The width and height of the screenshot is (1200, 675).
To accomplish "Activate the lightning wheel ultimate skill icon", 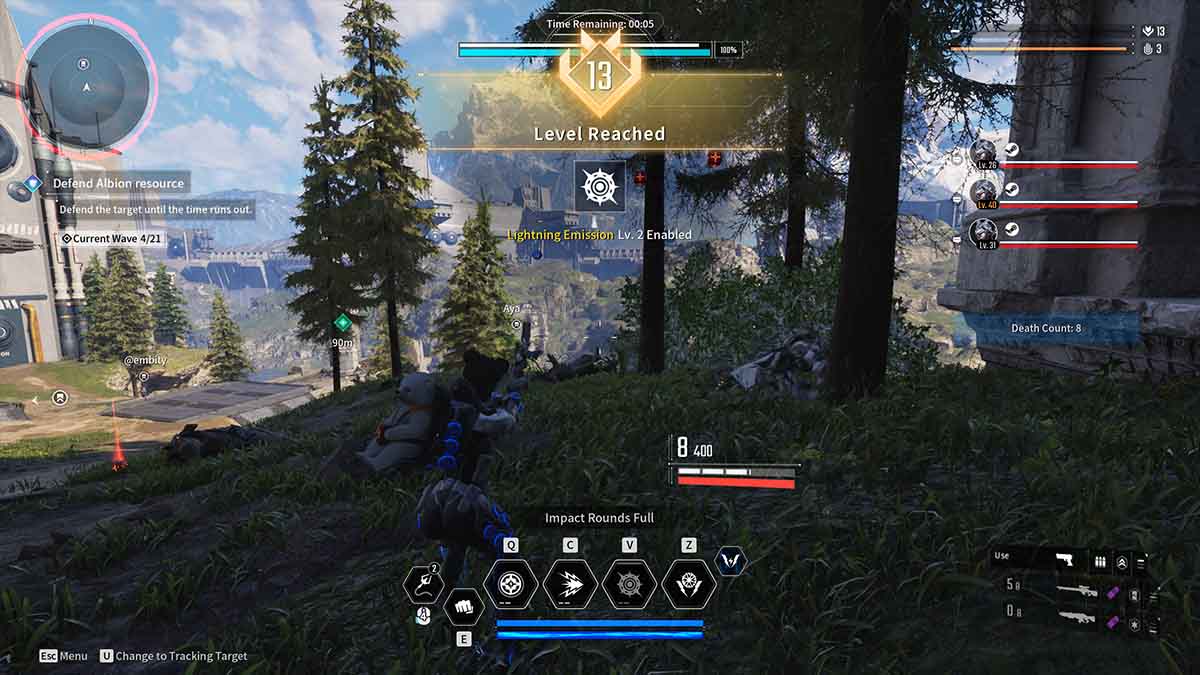I will coord(689,584).
